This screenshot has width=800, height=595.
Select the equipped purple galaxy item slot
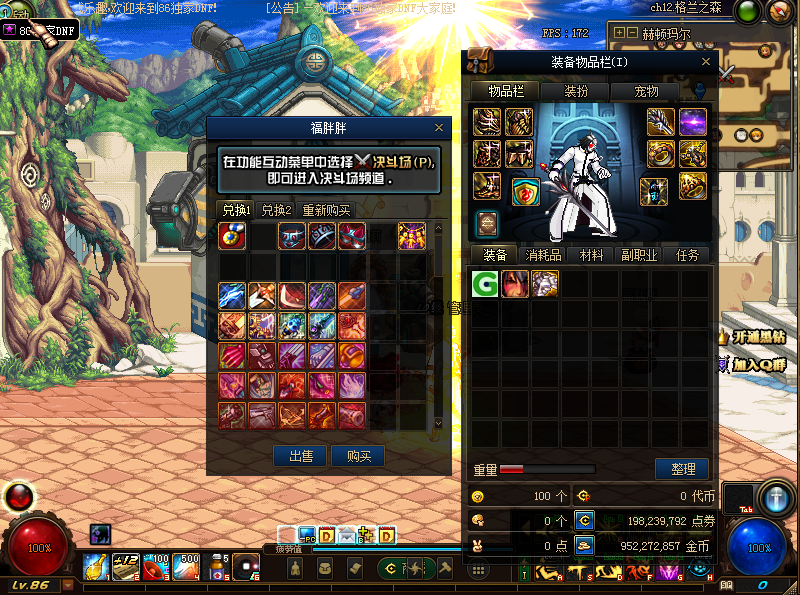pyautogui.click(x=693, y=122)
